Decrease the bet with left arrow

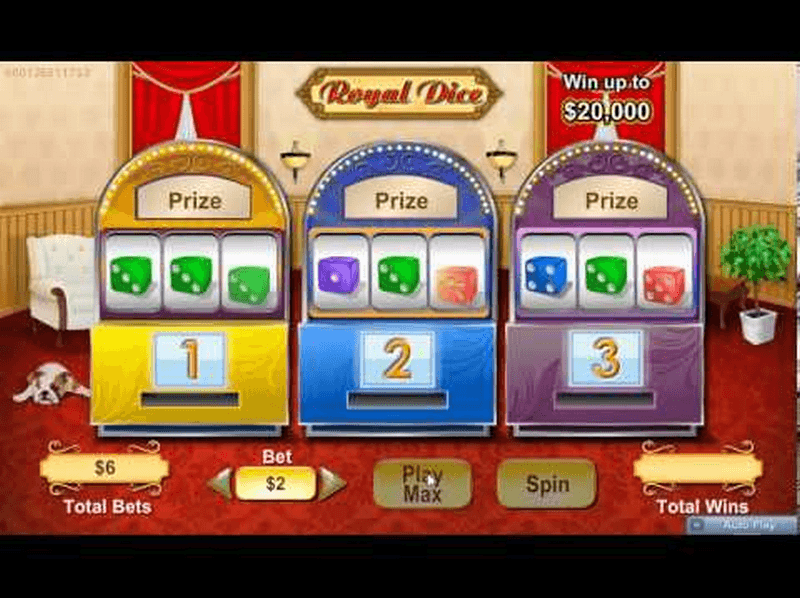(x=220, y=484)
